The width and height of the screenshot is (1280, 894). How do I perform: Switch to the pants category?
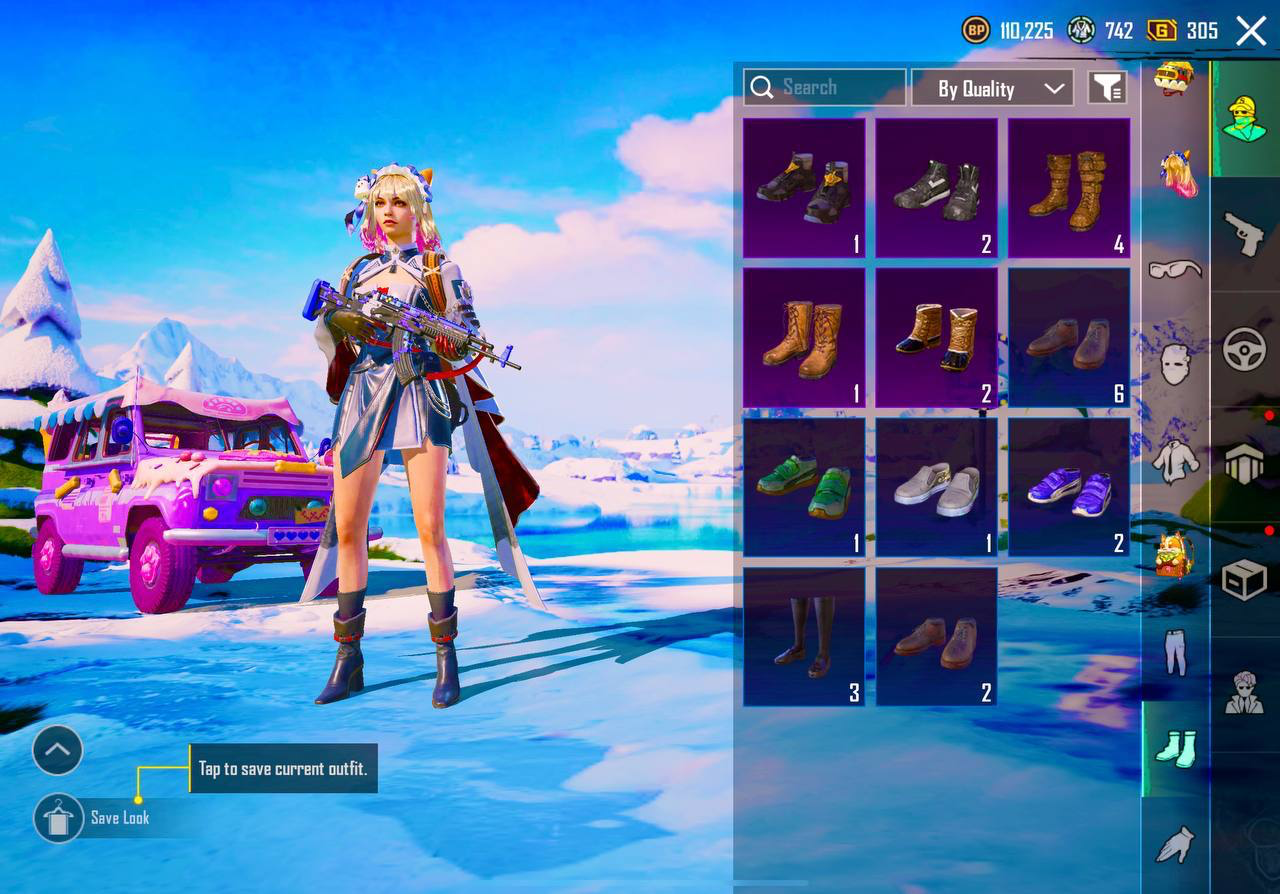pyautogui.click(x=1176, y=652)
